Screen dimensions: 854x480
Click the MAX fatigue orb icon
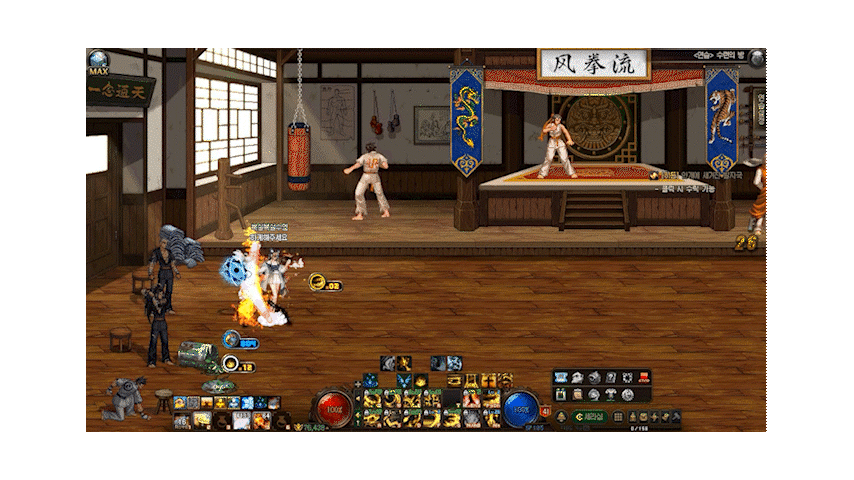tap(98, 60)
